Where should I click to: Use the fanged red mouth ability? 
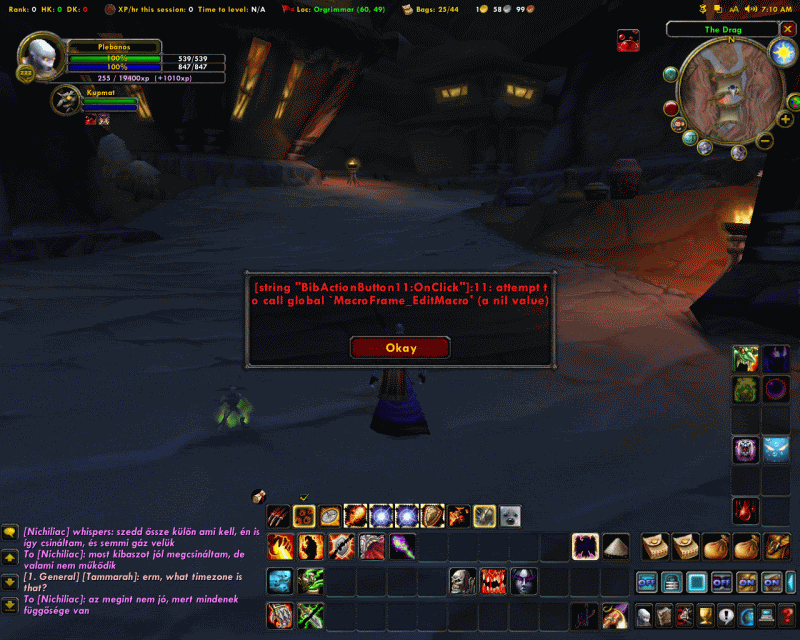[x=493, y=581]
